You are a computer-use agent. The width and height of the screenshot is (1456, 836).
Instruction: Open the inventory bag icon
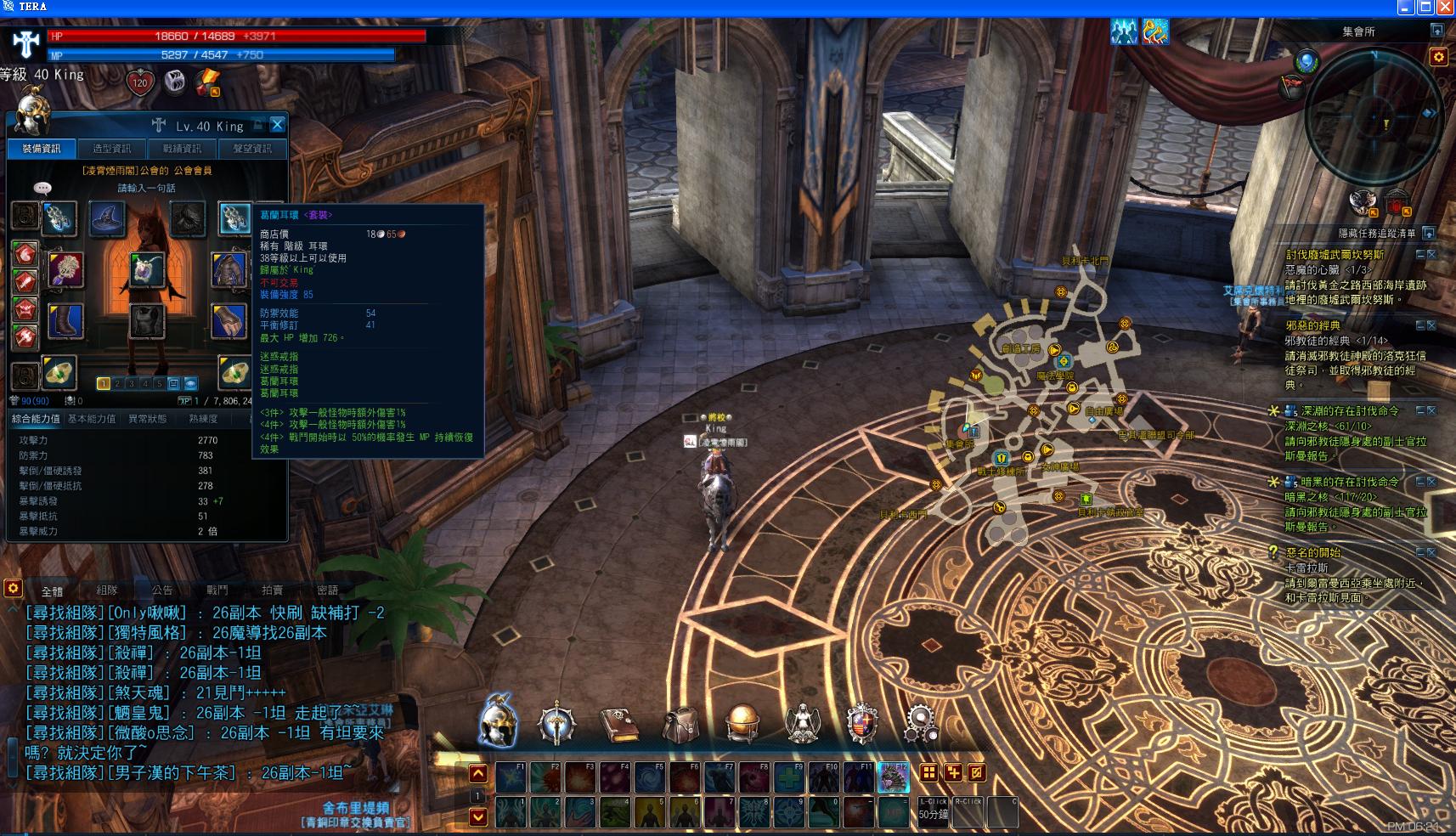click(680, 724)
